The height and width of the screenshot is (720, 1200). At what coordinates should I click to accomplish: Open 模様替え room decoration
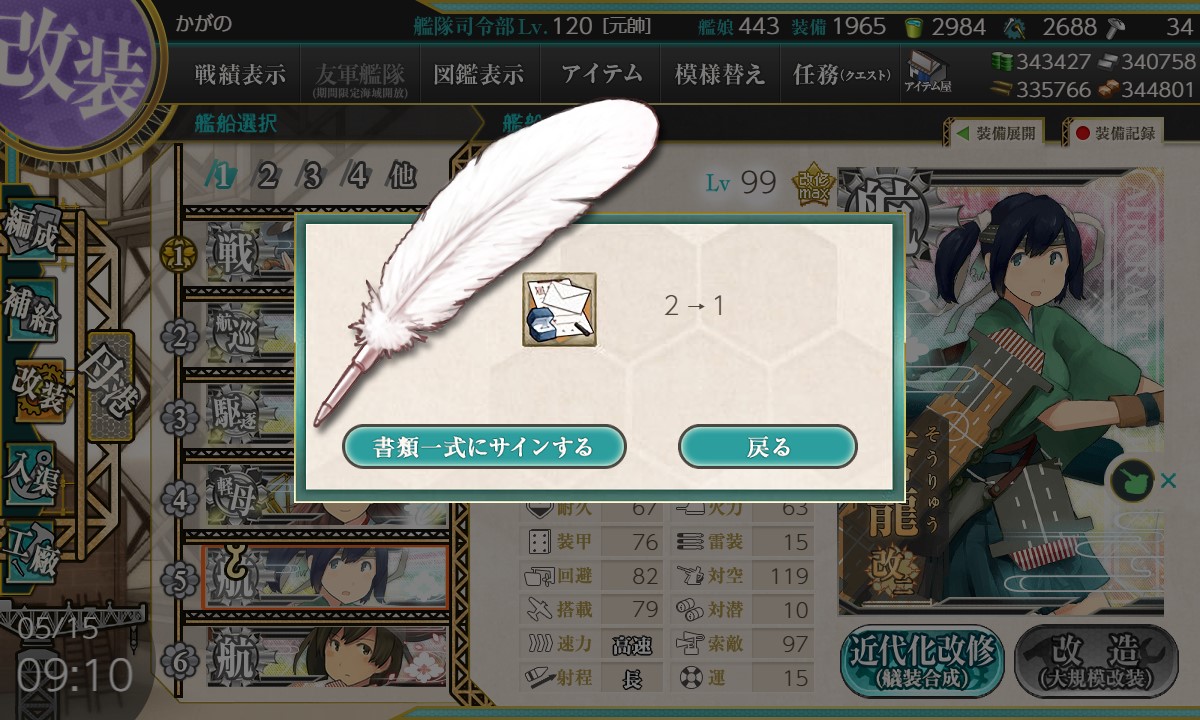tap(720, 75)
